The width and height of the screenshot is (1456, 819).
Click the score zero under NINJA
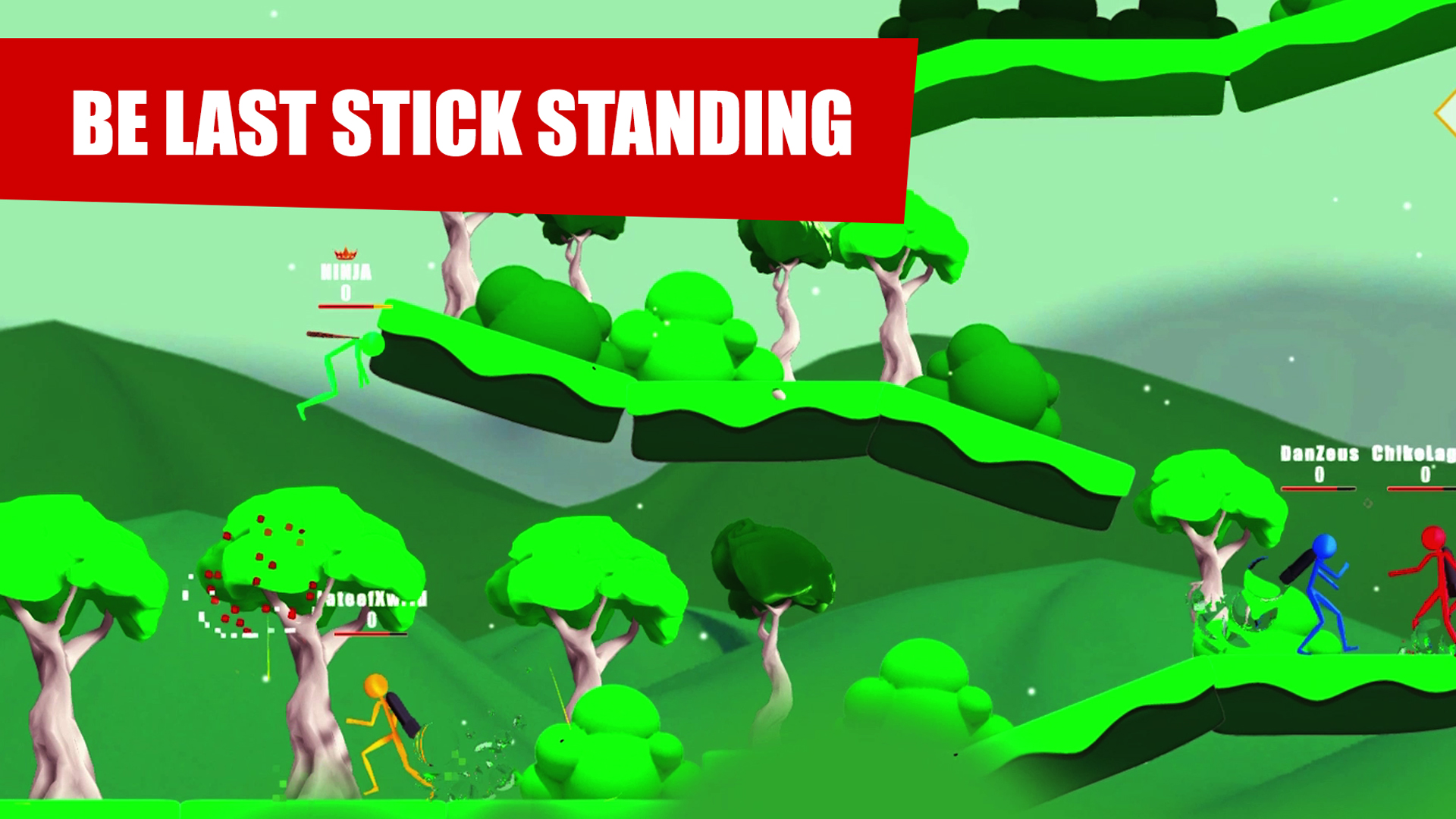point(346,293)
